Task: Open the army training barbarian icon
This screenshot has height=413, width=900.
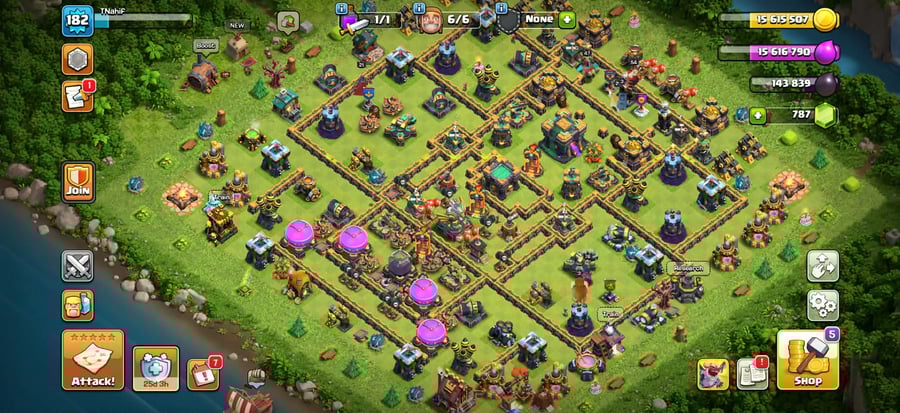Action: [x=78, y=304]
